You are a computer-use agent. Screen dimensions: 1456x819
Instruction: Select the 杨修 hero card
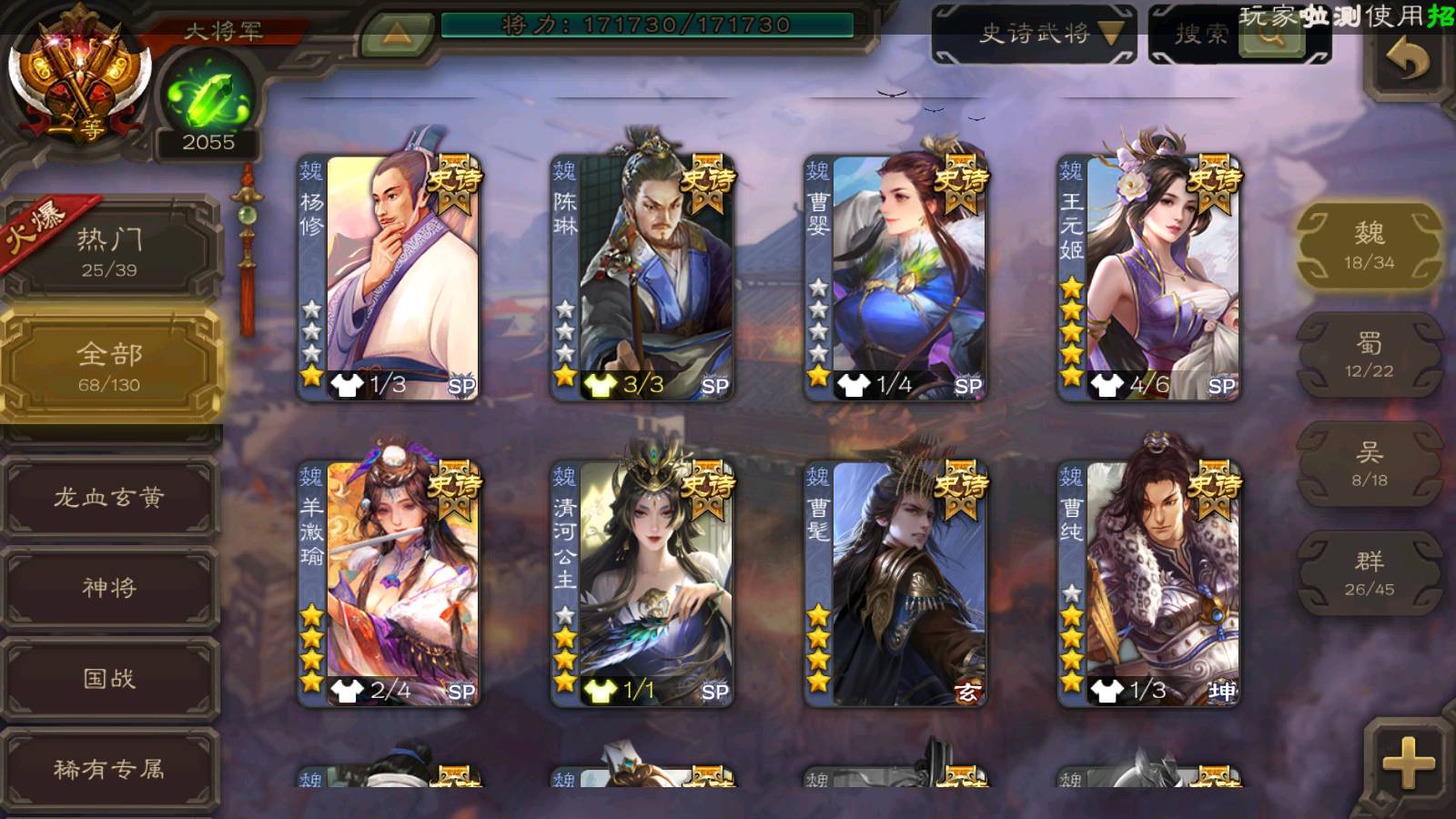(x=389, y=278)
